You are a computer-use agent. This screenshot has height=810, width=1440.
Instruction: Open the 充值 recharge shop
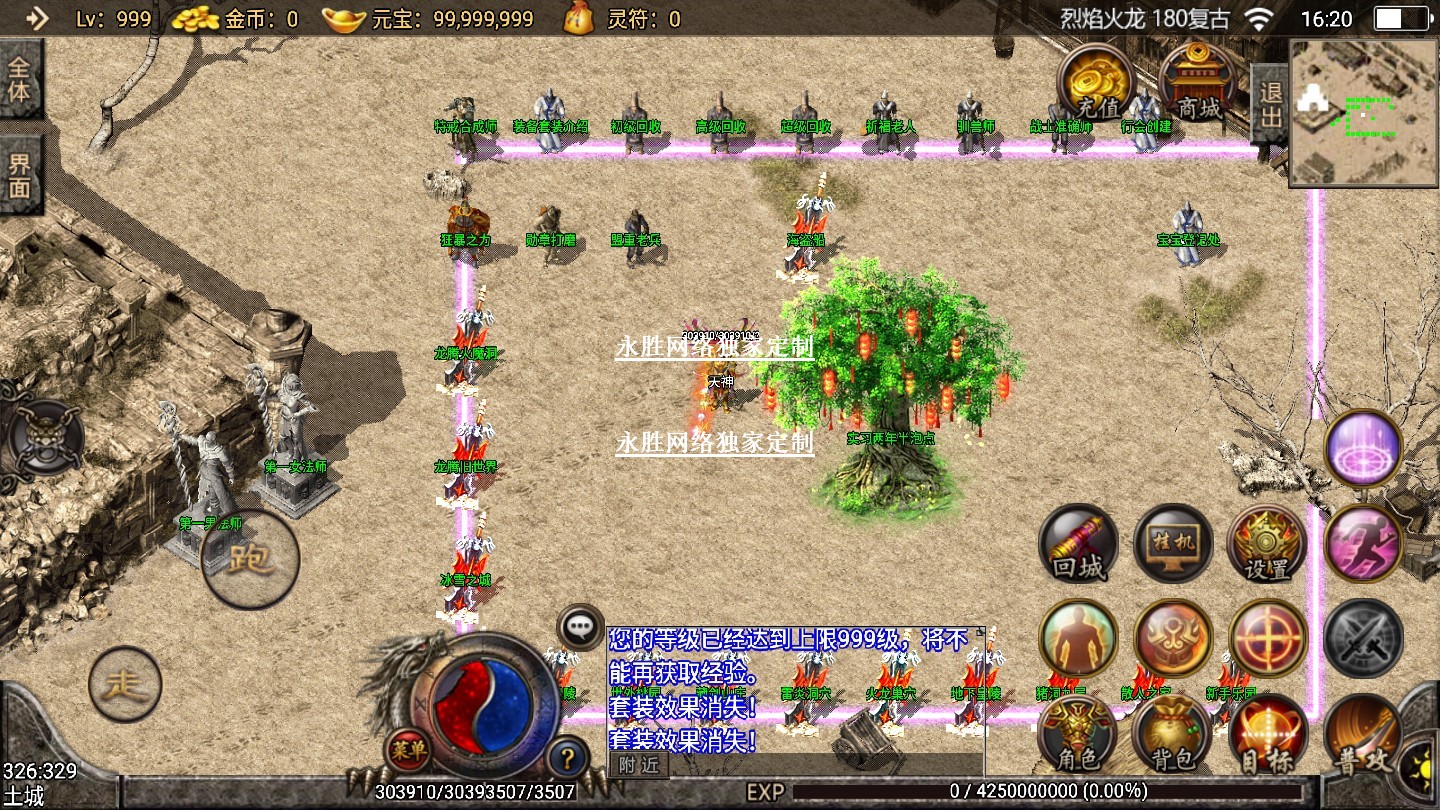(x=1097, y=82)
